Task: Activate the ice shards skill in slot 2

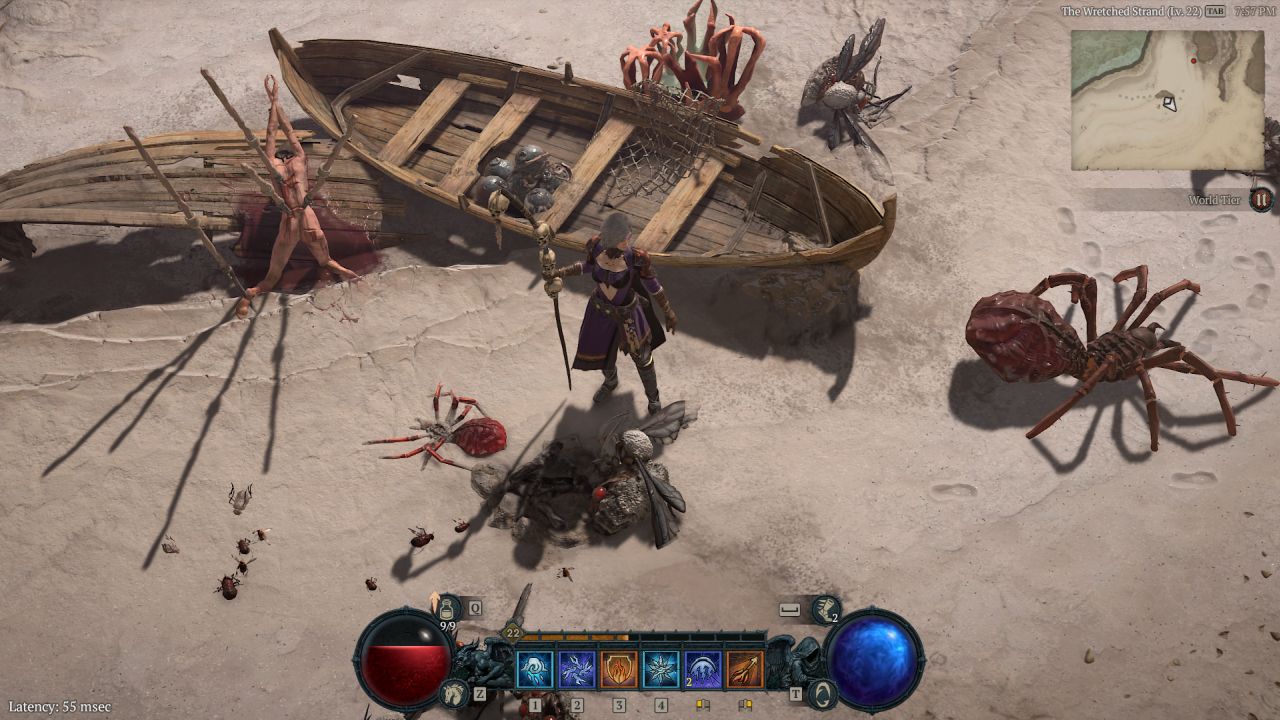Action: pos(577,669)
